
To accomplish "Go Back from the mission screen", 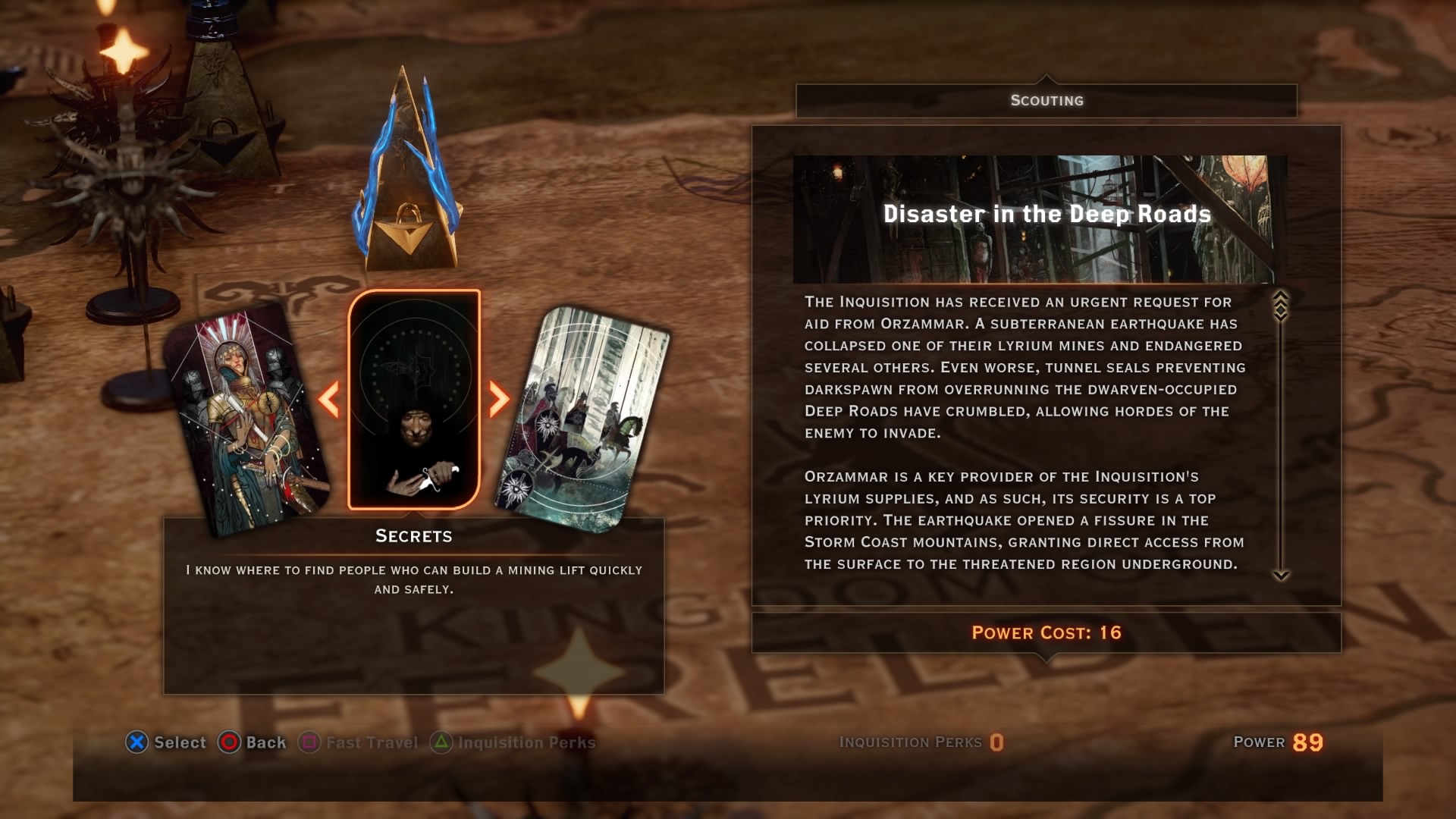I will point(253,742).
